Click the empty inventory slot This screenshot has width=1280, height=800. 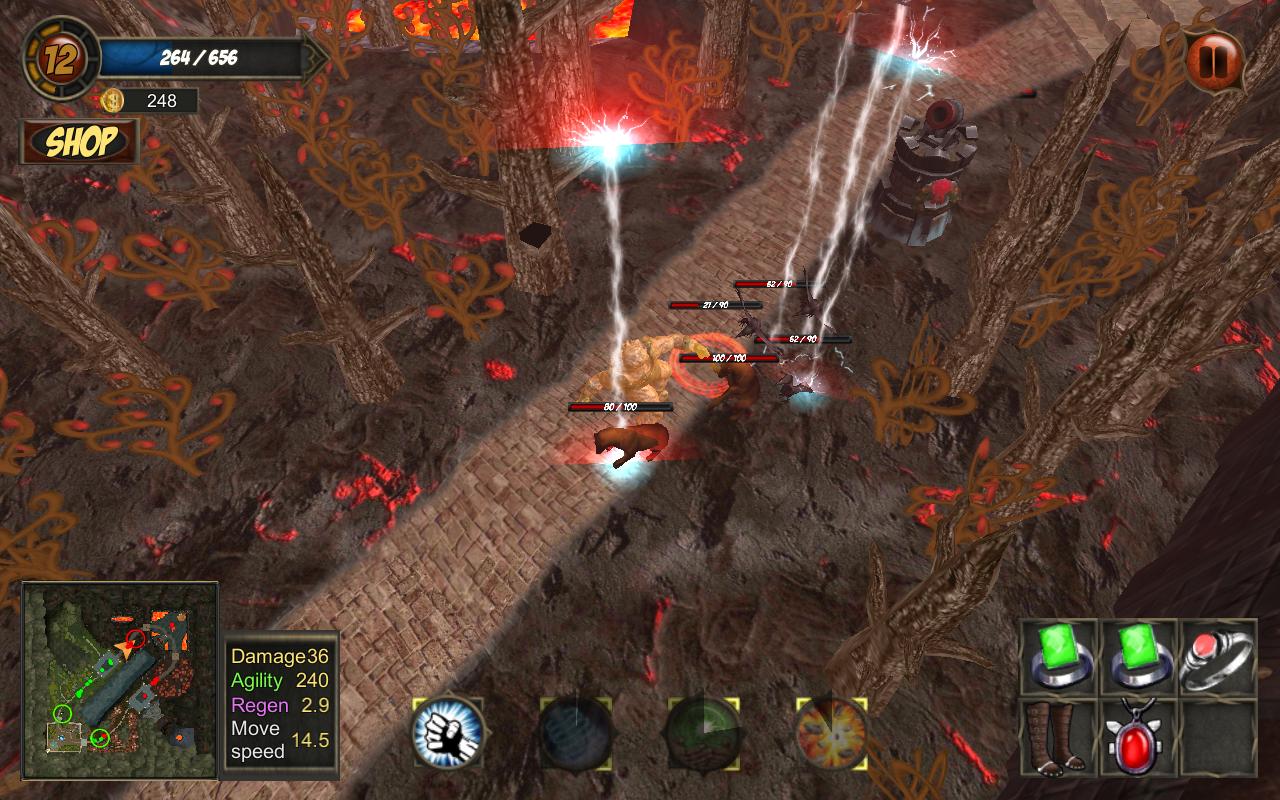(1218, 737)
